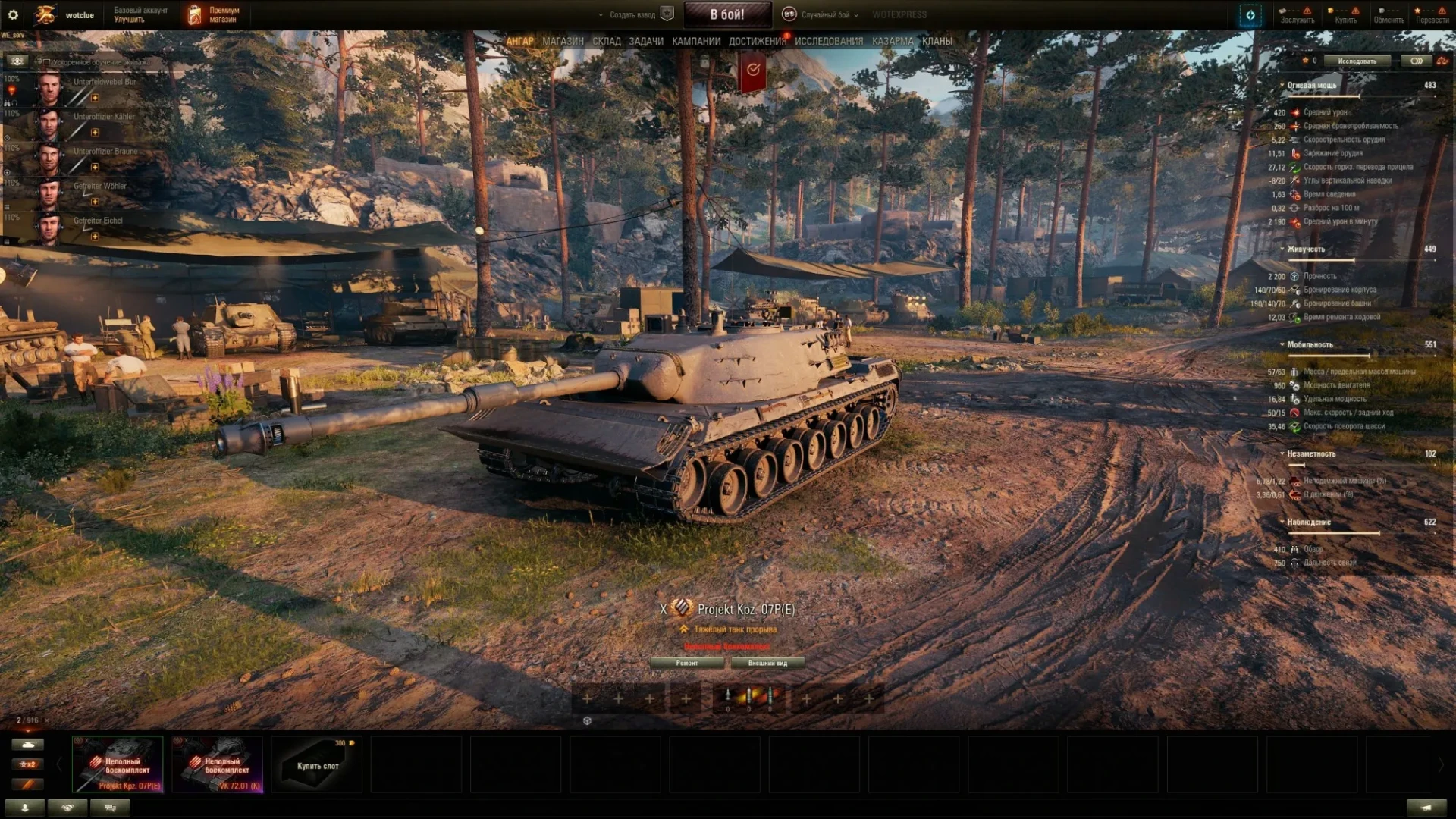Buy a new slot via Купить слот
The width and height of the screenshot is (1456, 819).
(317, 764)
